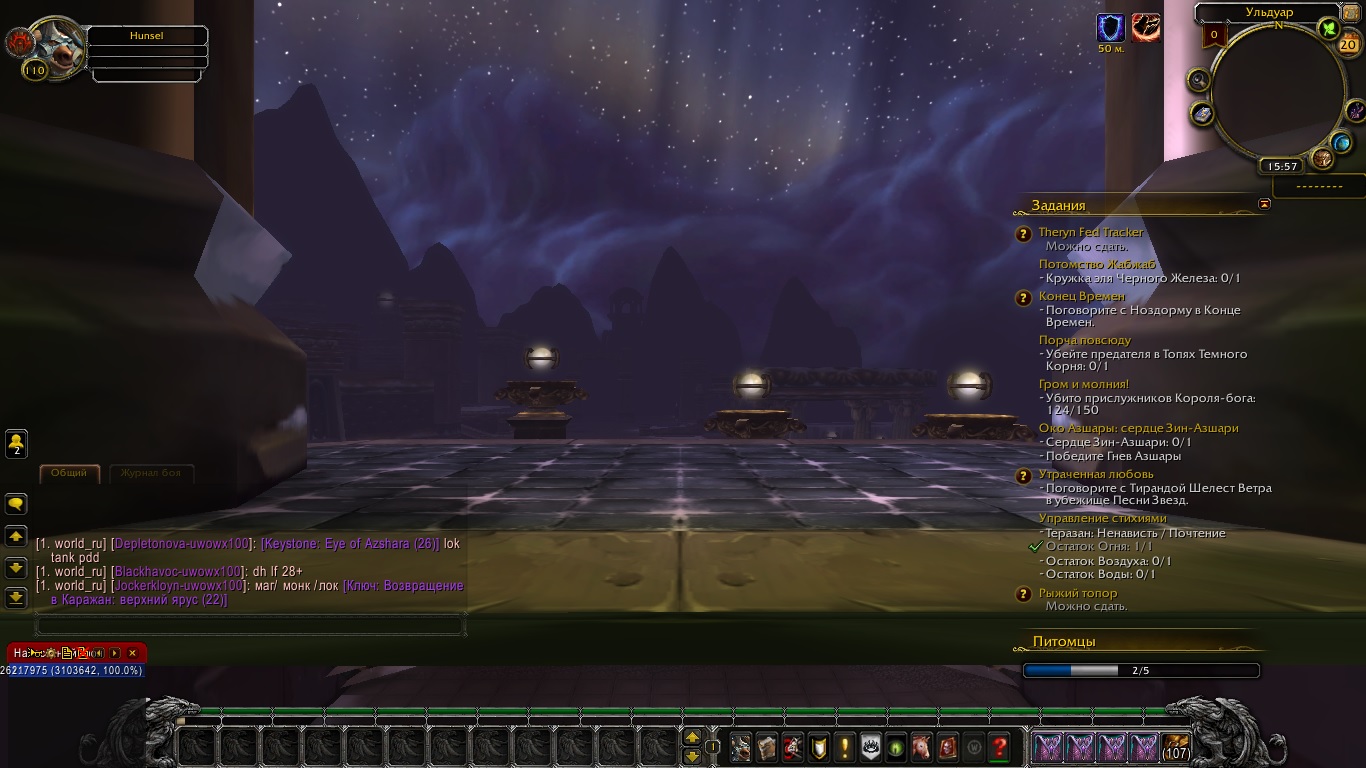Image resolution: width=1366 pixels, height=768 pixels.
Task: Open the quest log exclamation button
Action: 845,746
